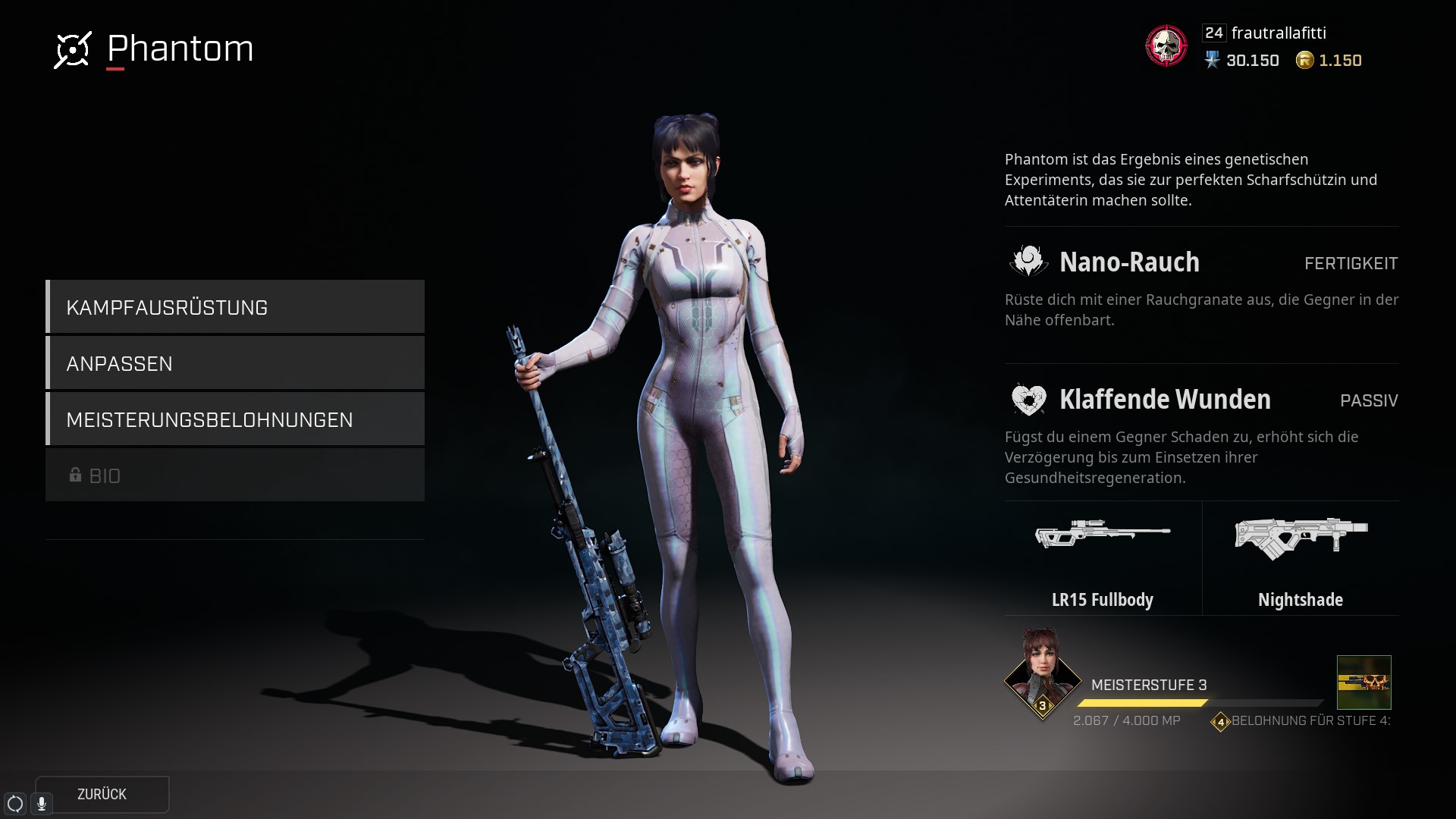The width and height of the screenshot is (1456, 819).
Task: Click the circular refresh icon
Action: pyautogui.click(x=15, y=804)
